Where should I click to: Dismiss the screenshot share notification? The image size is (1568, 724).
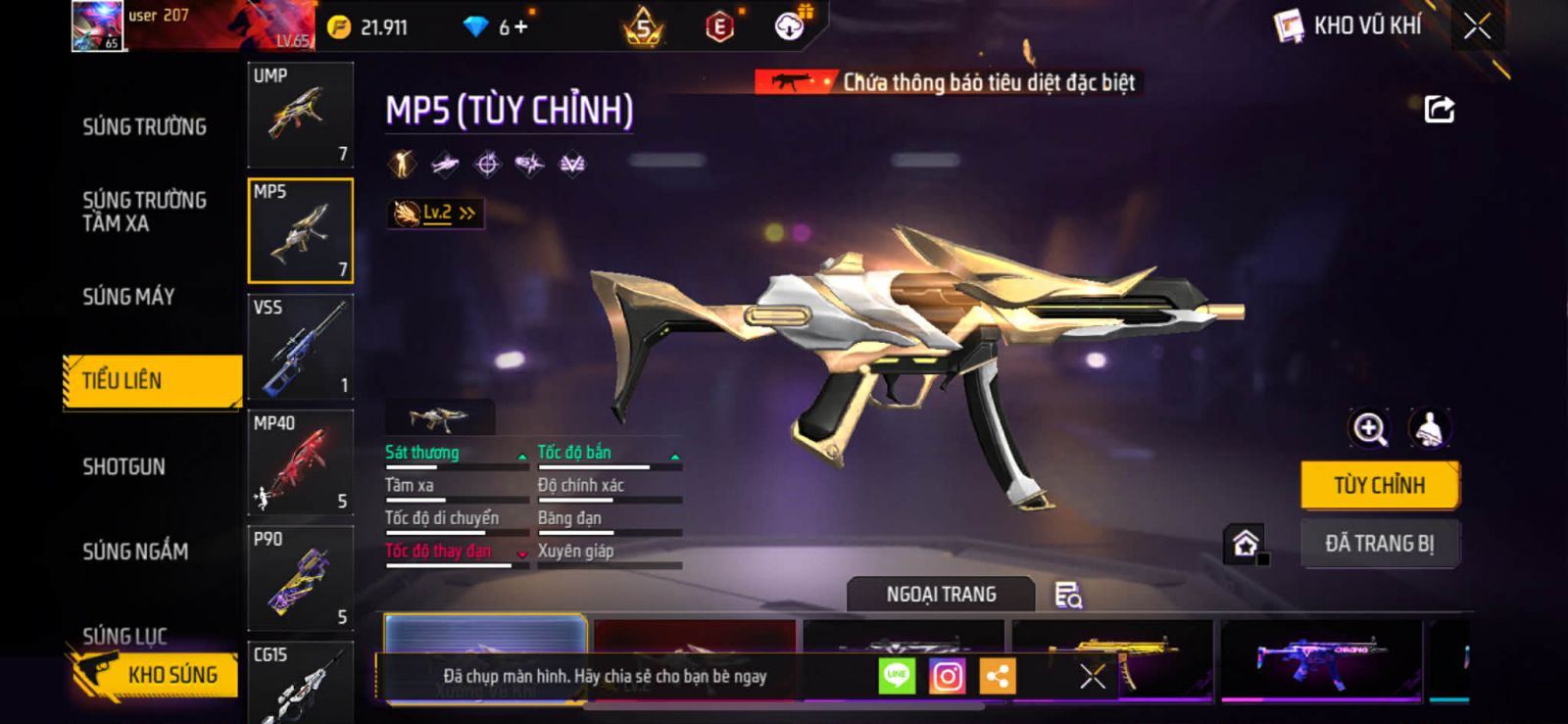(1092, 676)
